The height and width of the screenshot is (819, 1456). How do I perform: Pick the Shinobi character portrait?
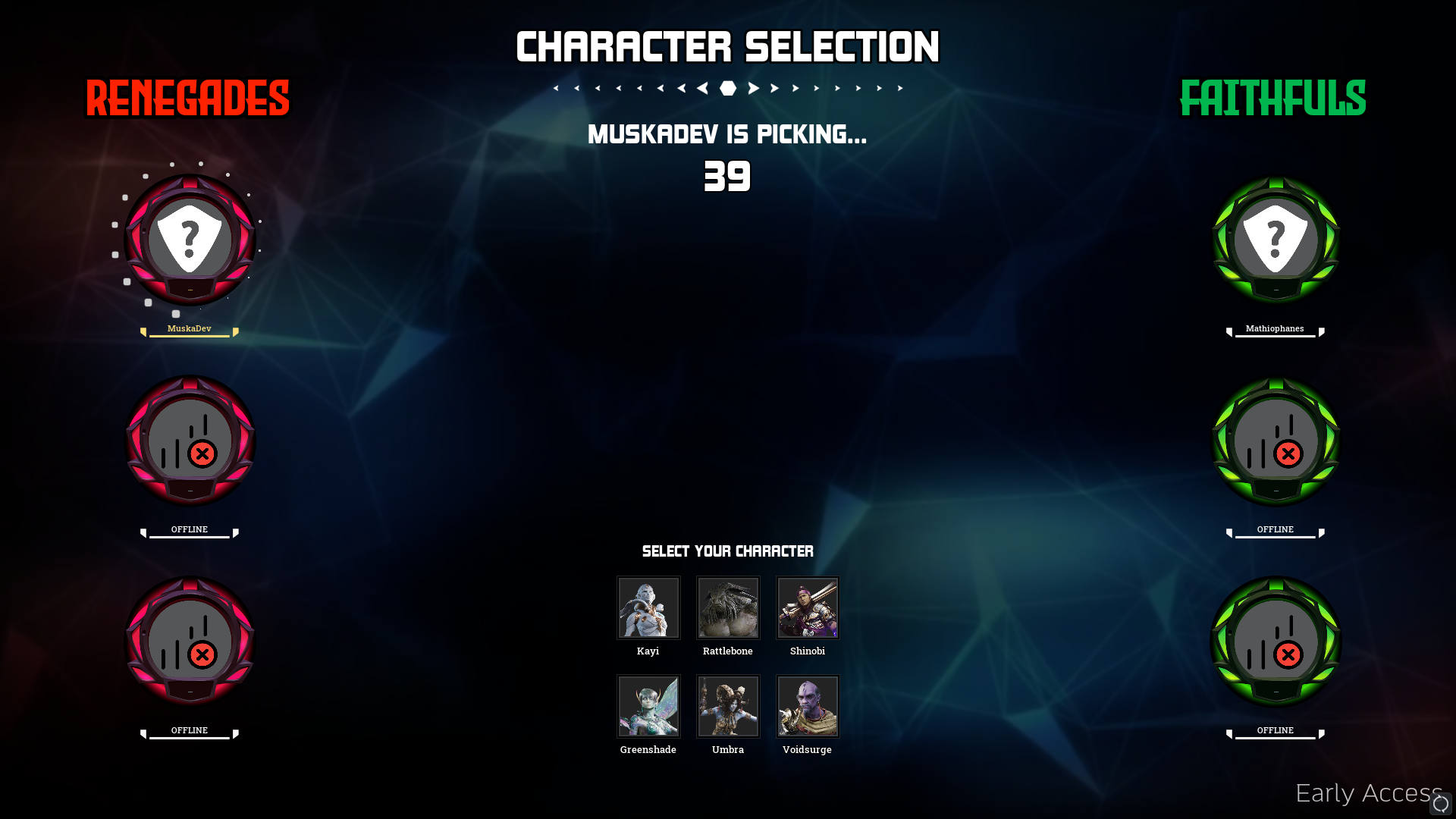point(808,607)
